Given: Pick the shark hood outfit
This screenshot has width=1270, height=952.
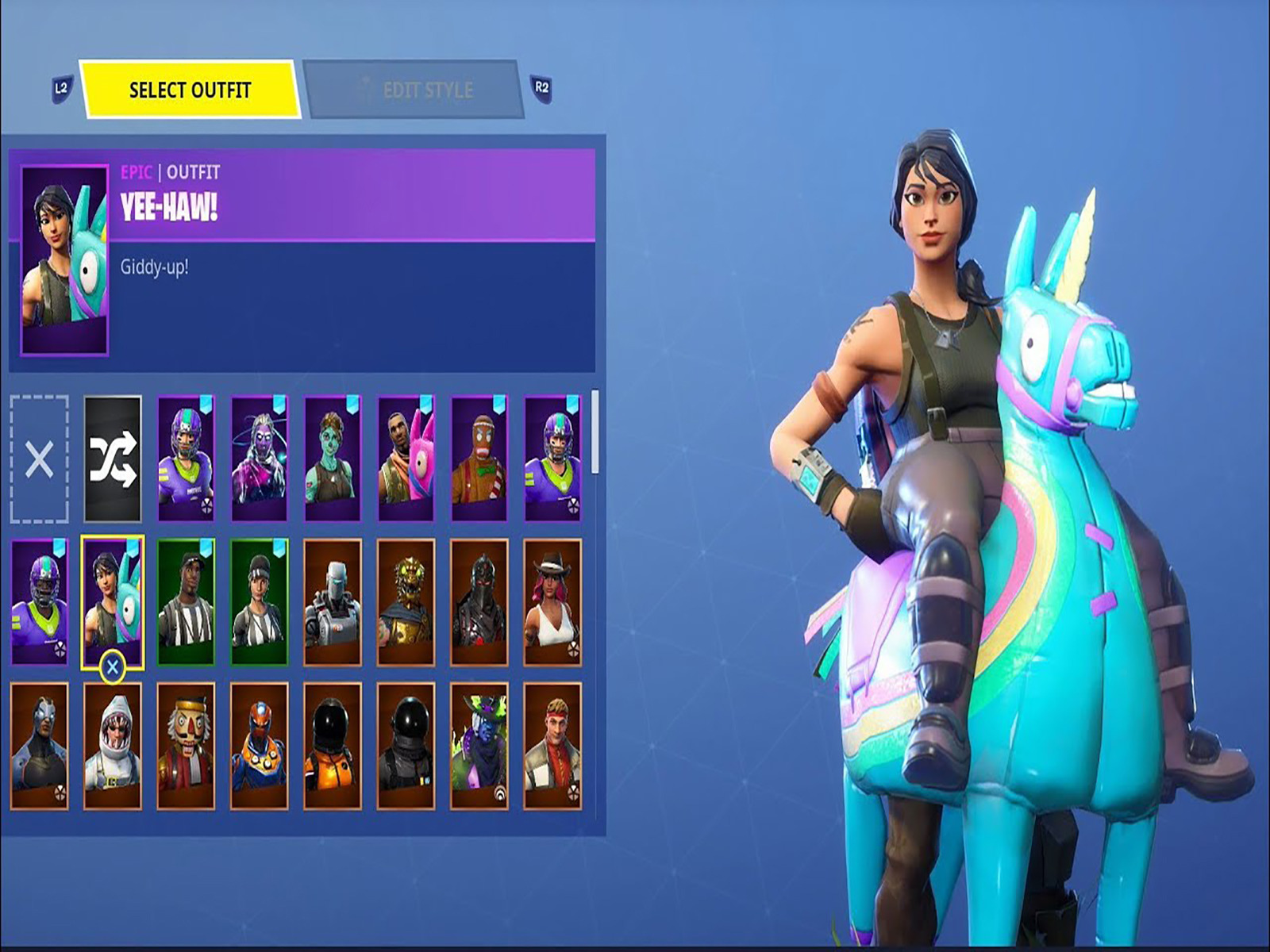Looking at the screenshot, I should click(113, 746).
